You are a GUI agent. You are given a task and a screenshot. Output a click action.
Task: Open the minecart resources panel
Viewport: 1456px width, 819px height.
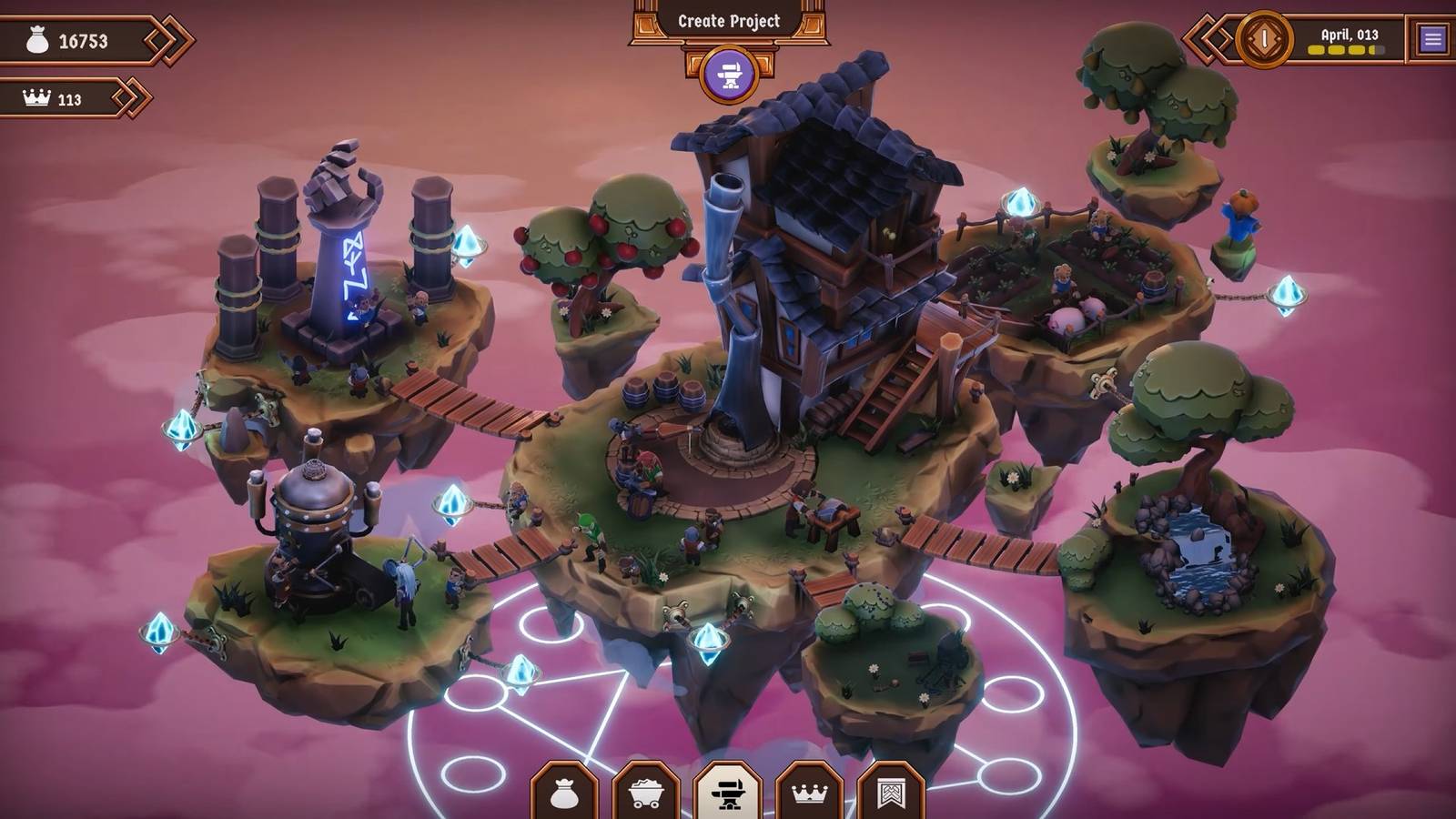pyautogui.click(x=648, y=791)
